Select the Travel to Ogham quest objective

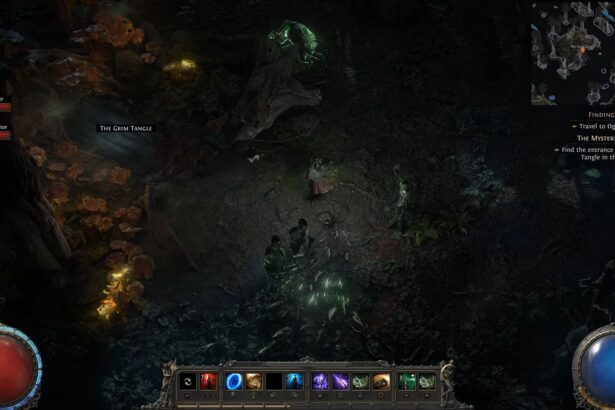pyautogui.click(x=592, y=127)
